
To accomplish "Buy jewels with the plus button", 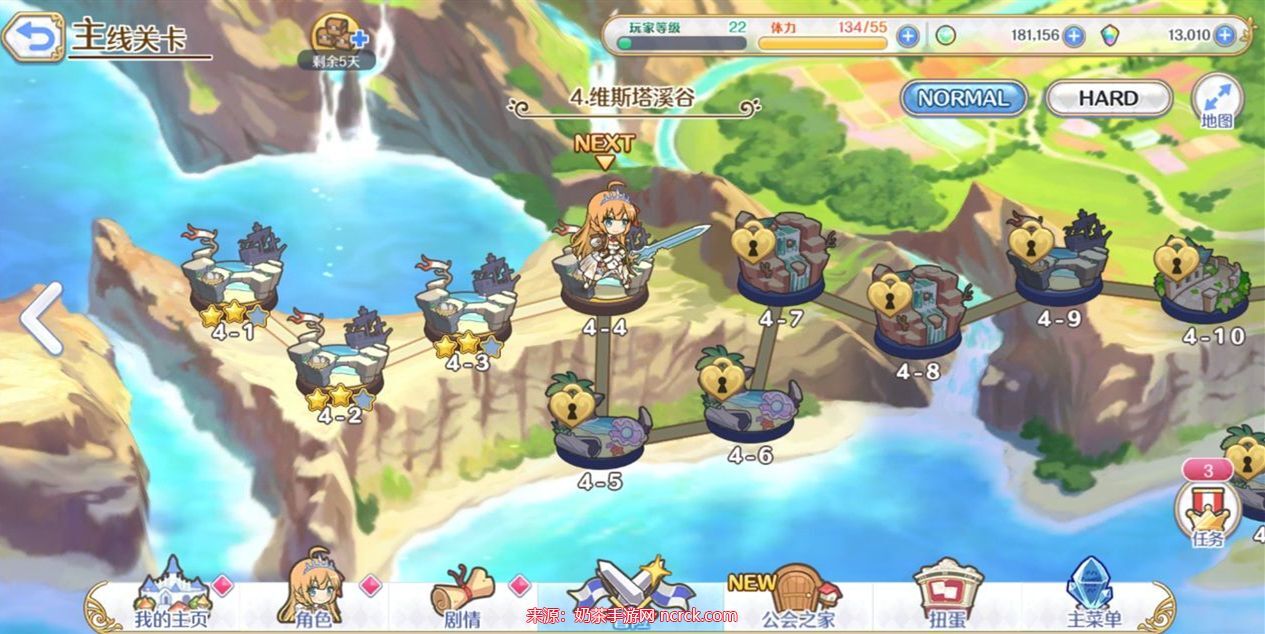I will (x=1224, y=37).
